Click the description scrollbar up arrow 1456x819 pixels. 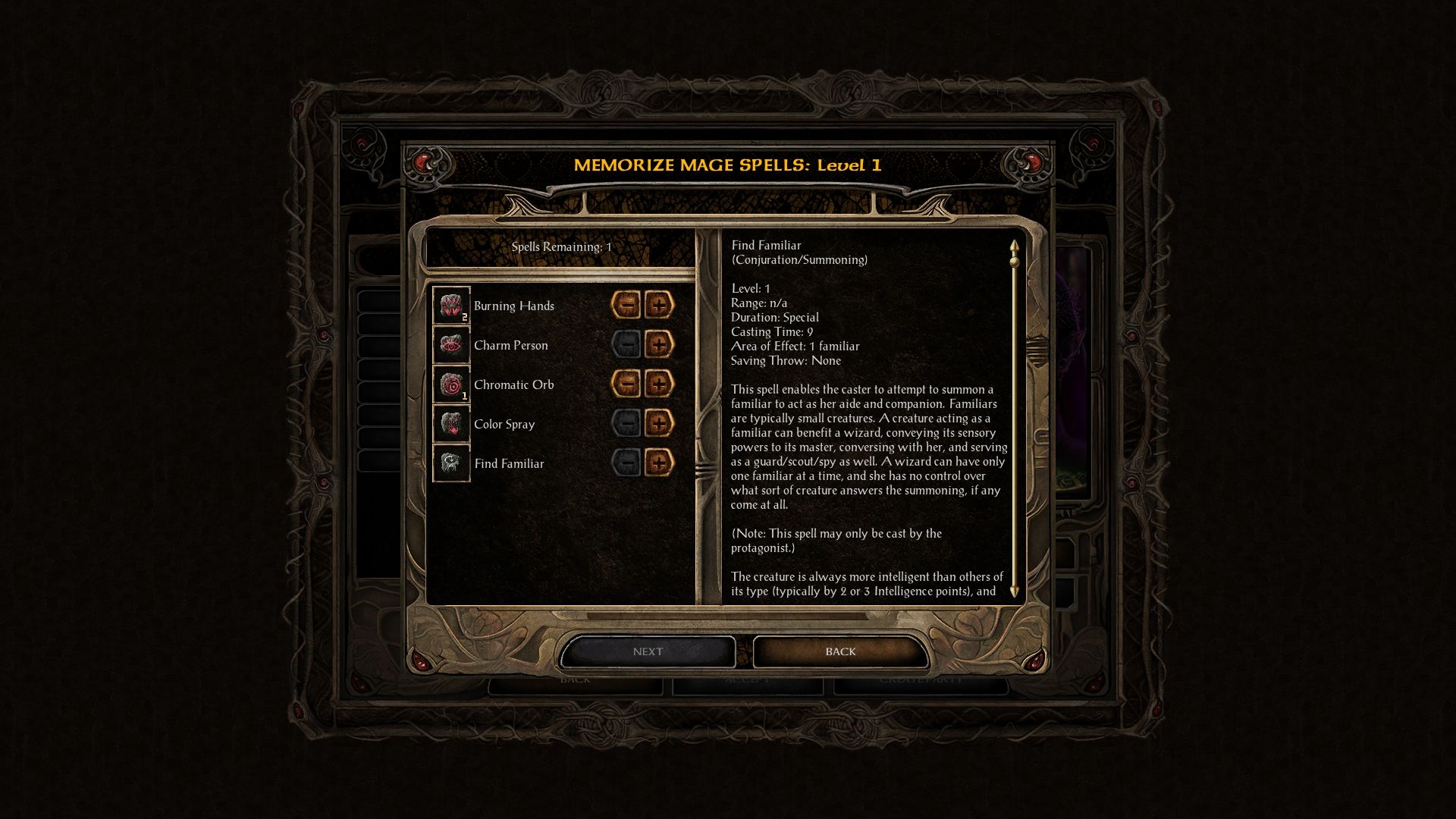[1014, 246]
